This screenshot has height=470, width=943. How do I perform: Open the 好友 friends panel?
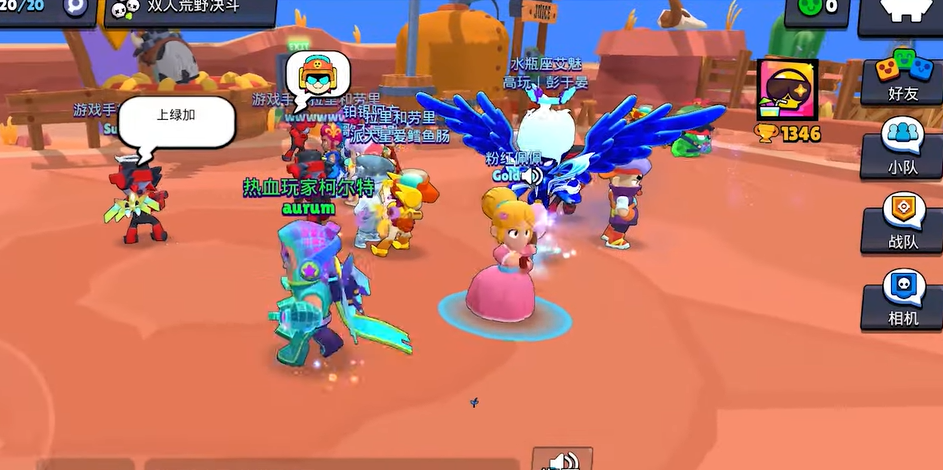pyautogui.click(x=901, y=82)
